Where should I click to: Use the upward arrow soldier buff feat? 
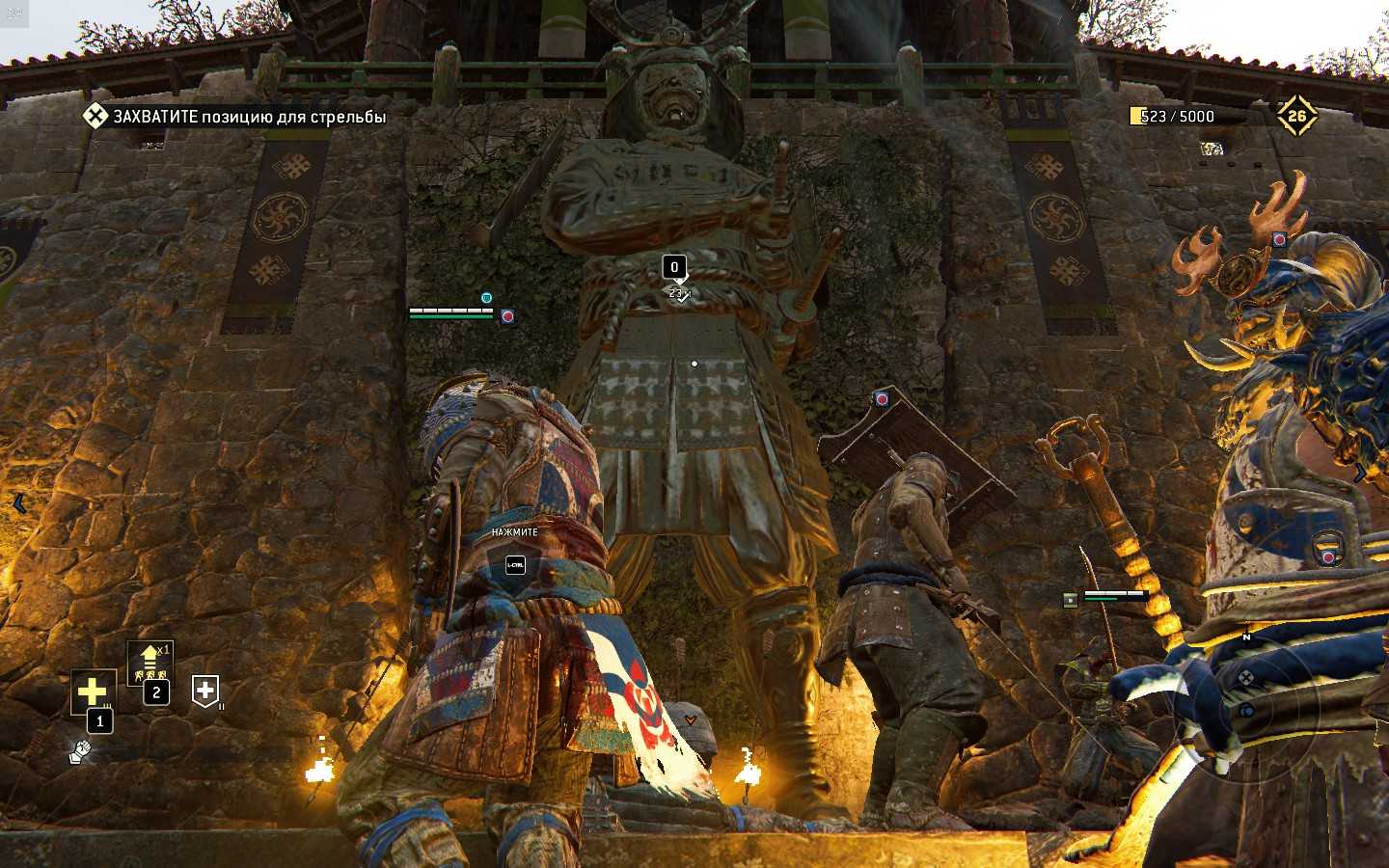coord(150,661)
